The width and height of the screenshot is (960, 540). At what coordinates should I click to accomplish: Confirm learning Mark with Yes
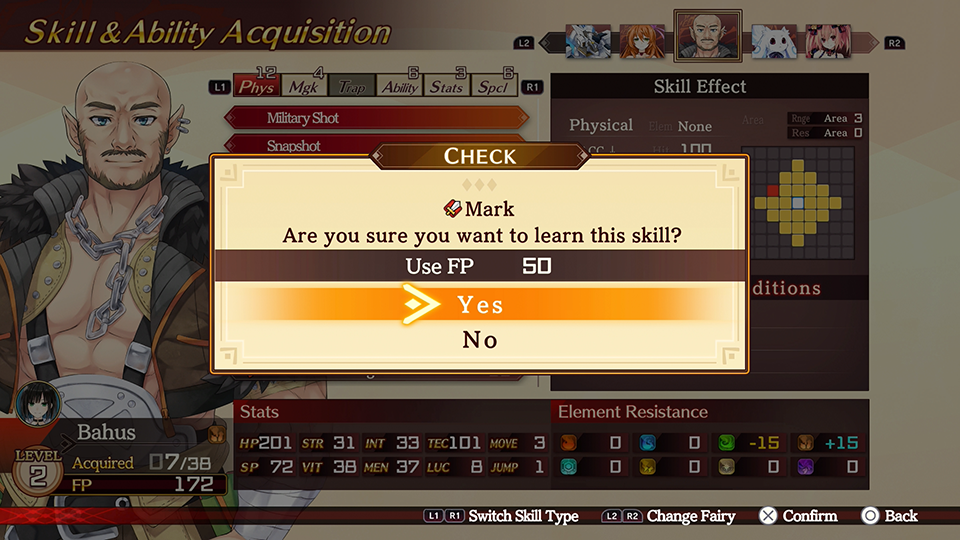click(x=480, y=304)
